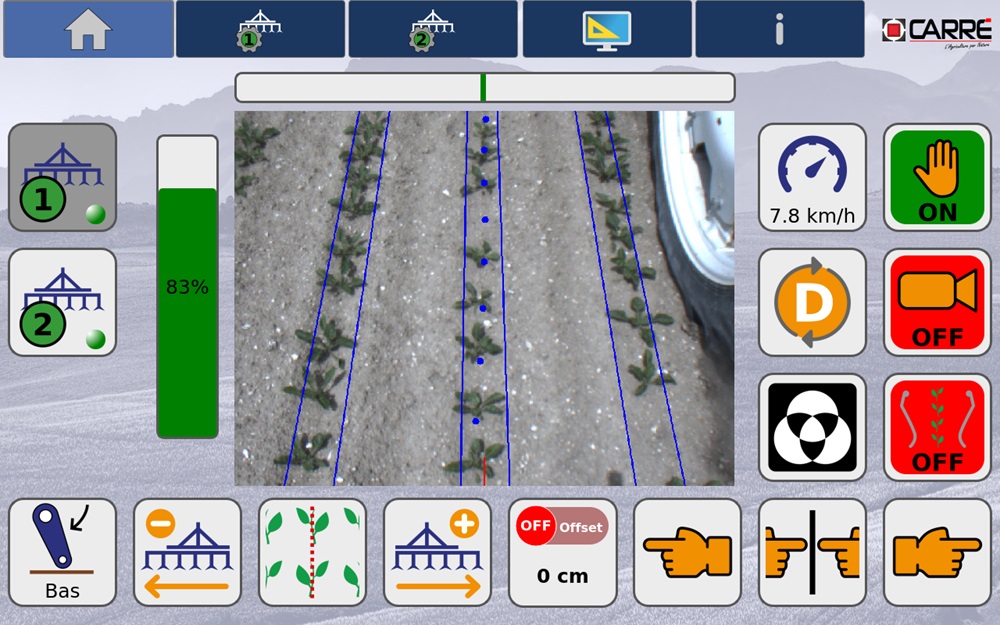Open the implement 2 settings tab
This screenshot has width=1000, height=625.
pyautogui.click(x=433, y=29)
